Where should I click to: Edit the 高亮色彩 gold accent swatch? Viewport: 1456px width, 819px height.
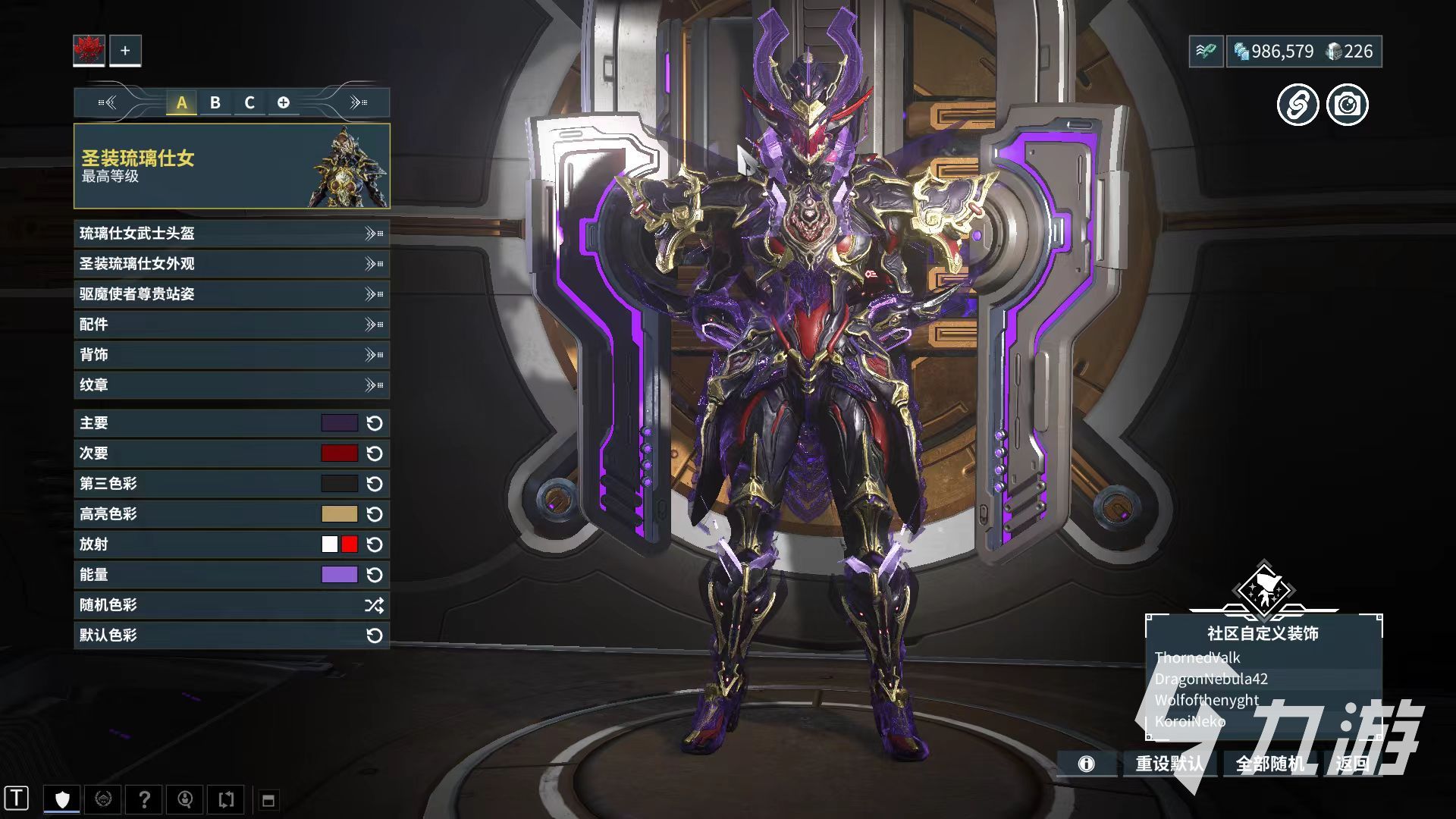[x=339, y=514]
